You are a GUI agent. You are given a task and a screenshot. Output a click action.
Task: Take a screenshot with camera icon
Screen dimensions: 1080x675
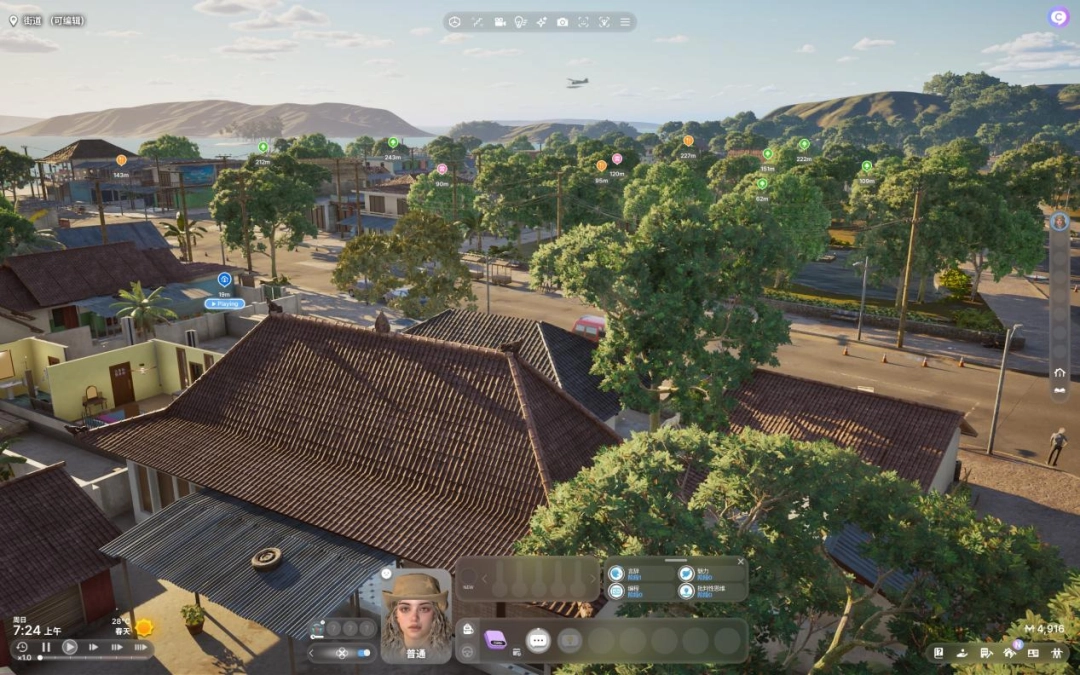point(562,22)
